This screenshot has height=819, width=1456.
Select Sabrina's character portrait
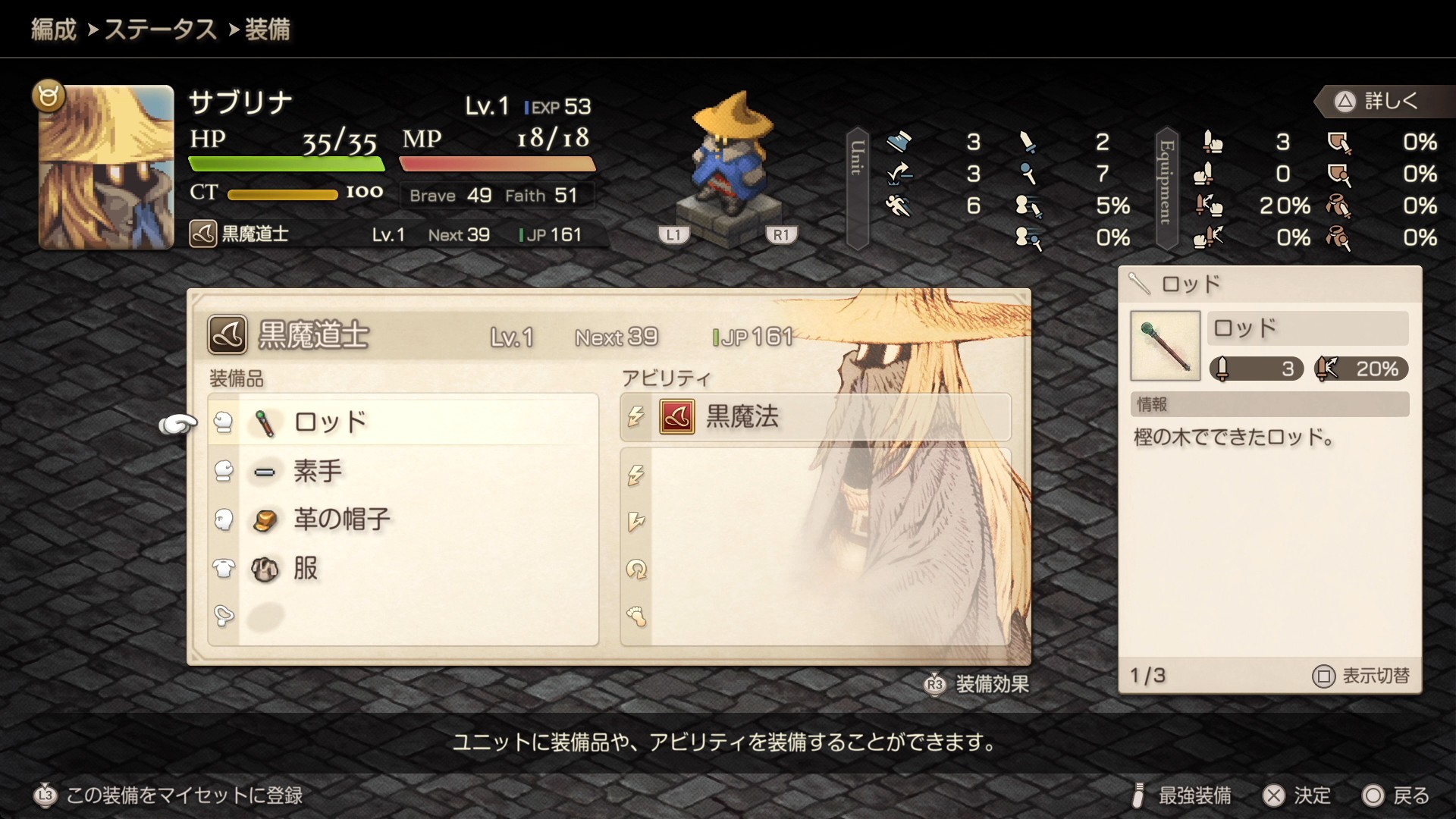106,167
